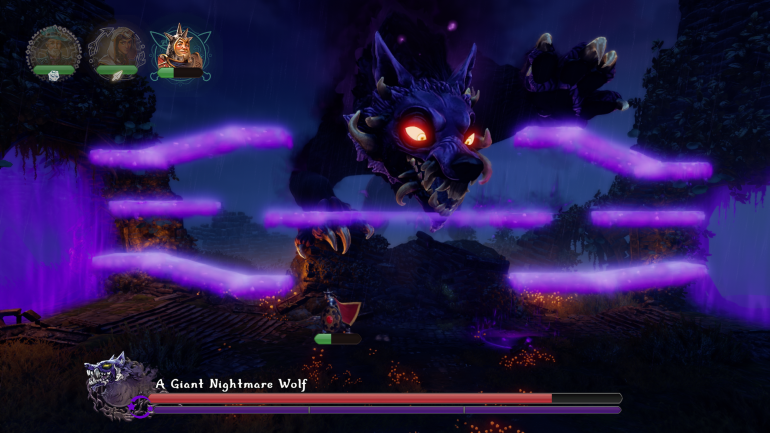The height and width of the screenshot is (433, 770).
Task: Switch to the hooded thief Zoya portrait
Action: (x=115, y=48)
